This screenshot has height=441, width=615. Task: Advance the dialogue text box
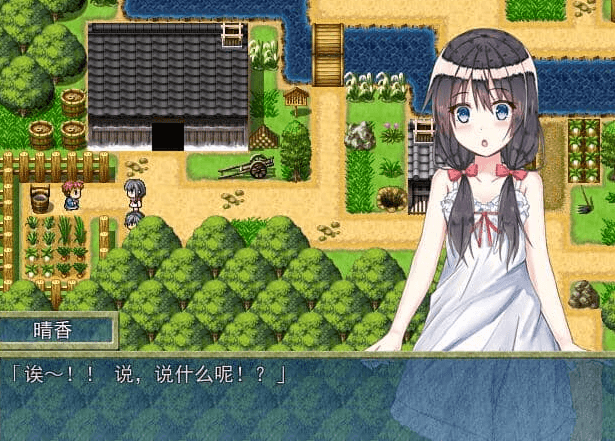(x=307, y=397)
